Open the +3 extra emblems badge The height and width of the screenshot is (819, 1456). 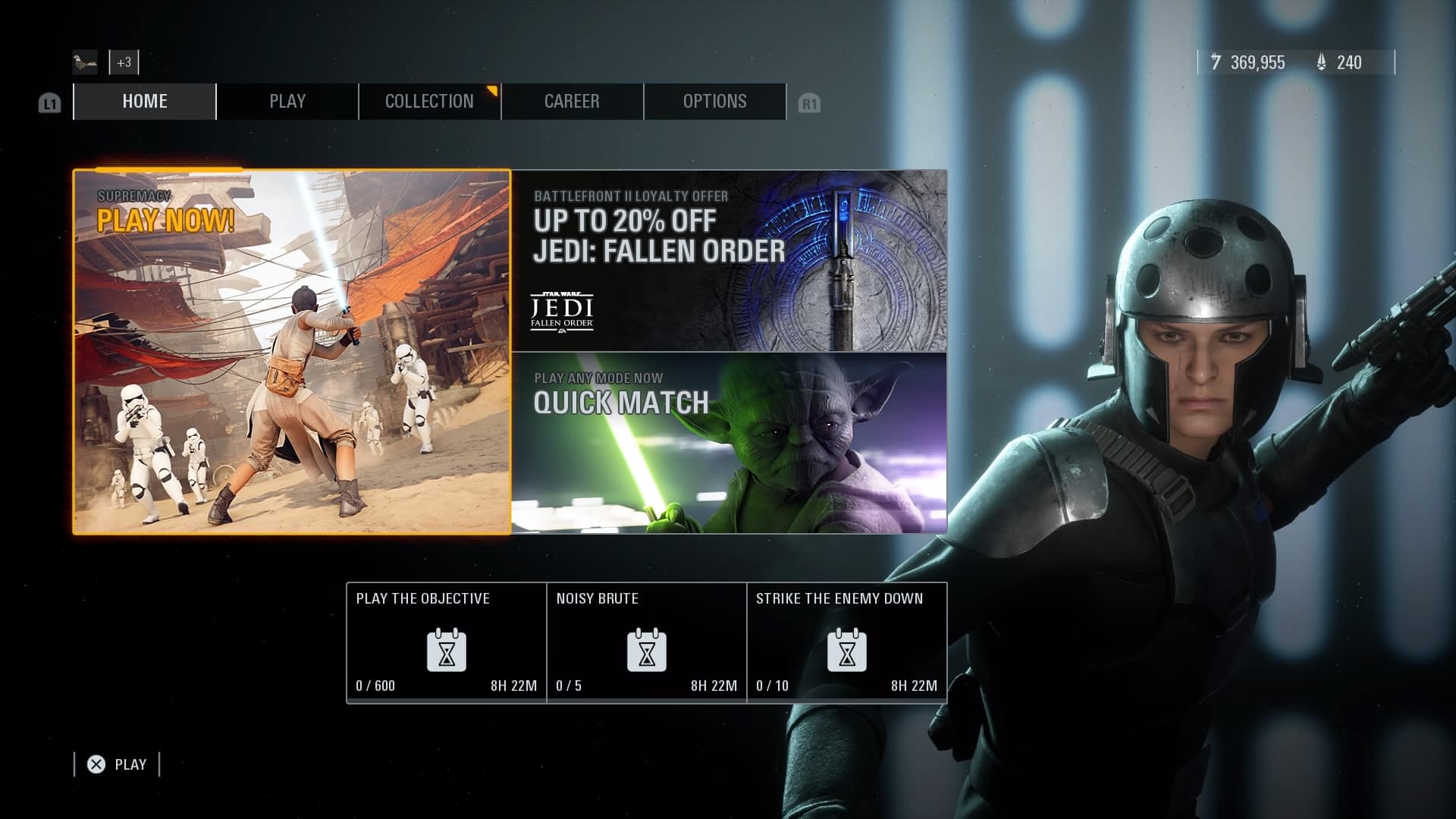point(124,62)
